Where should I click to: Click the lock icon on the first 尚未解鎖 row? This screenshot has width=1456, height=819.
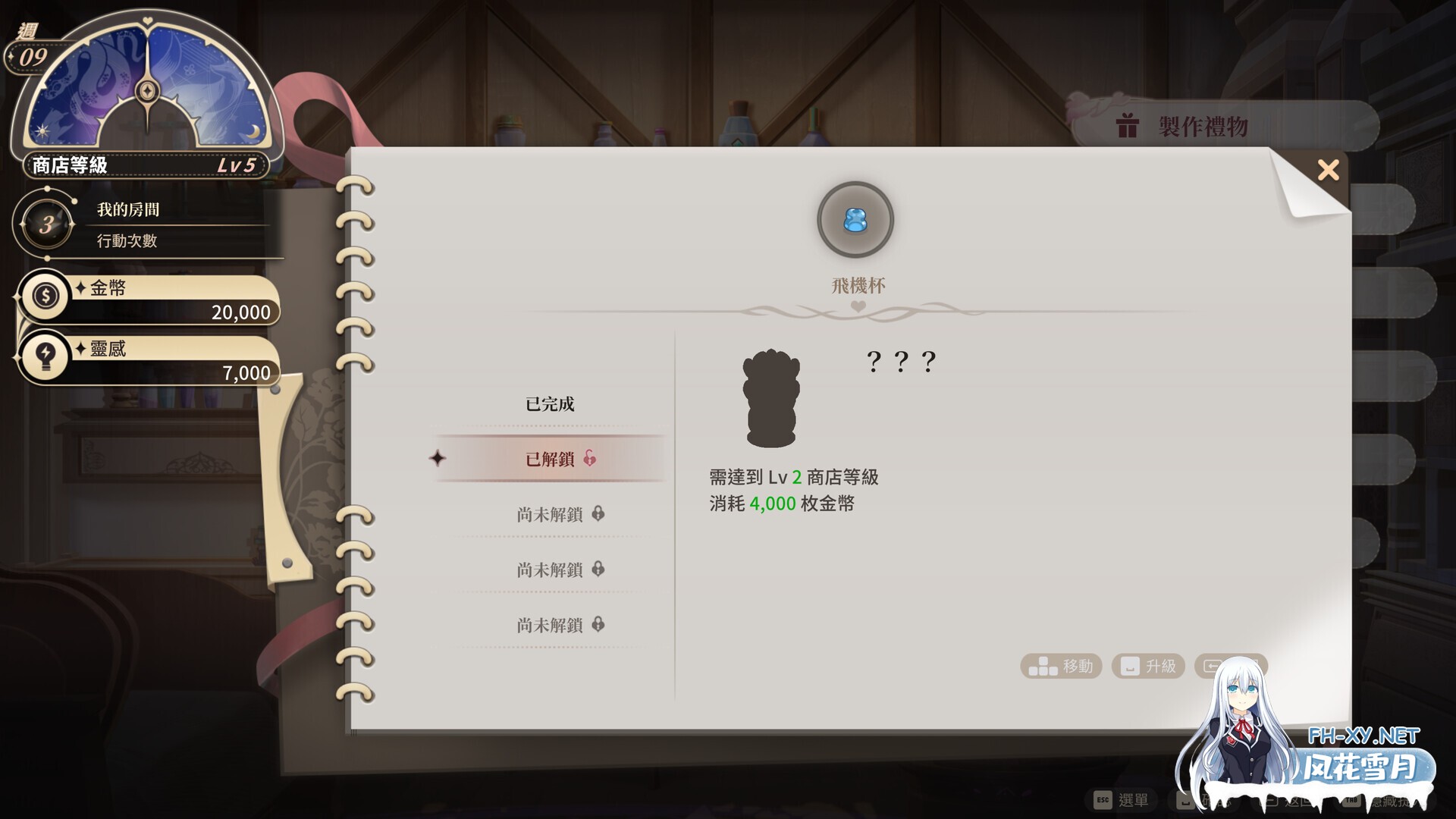tap(599, 514)
